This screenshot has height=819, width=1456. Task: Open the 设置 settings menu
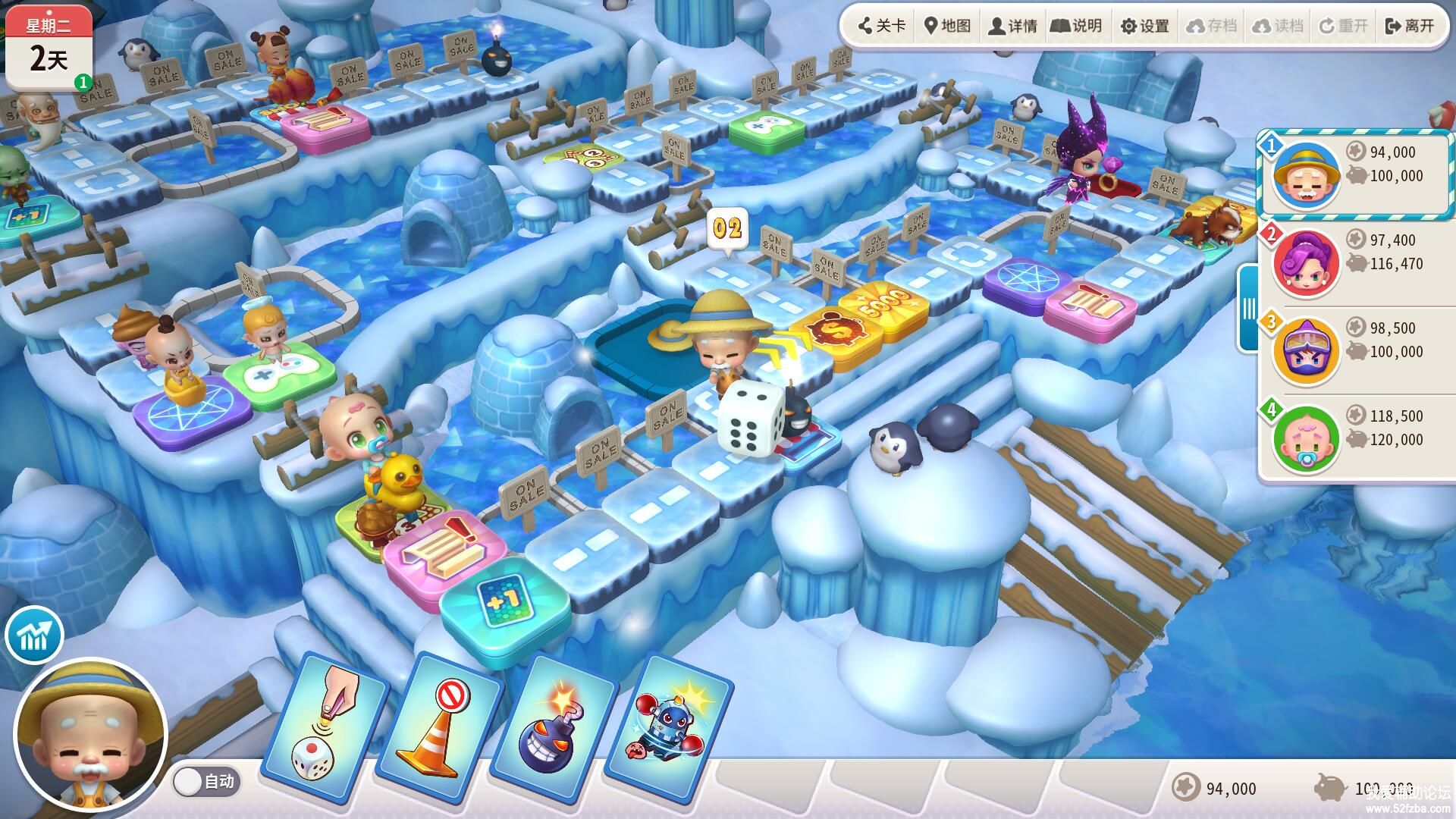1144,26
